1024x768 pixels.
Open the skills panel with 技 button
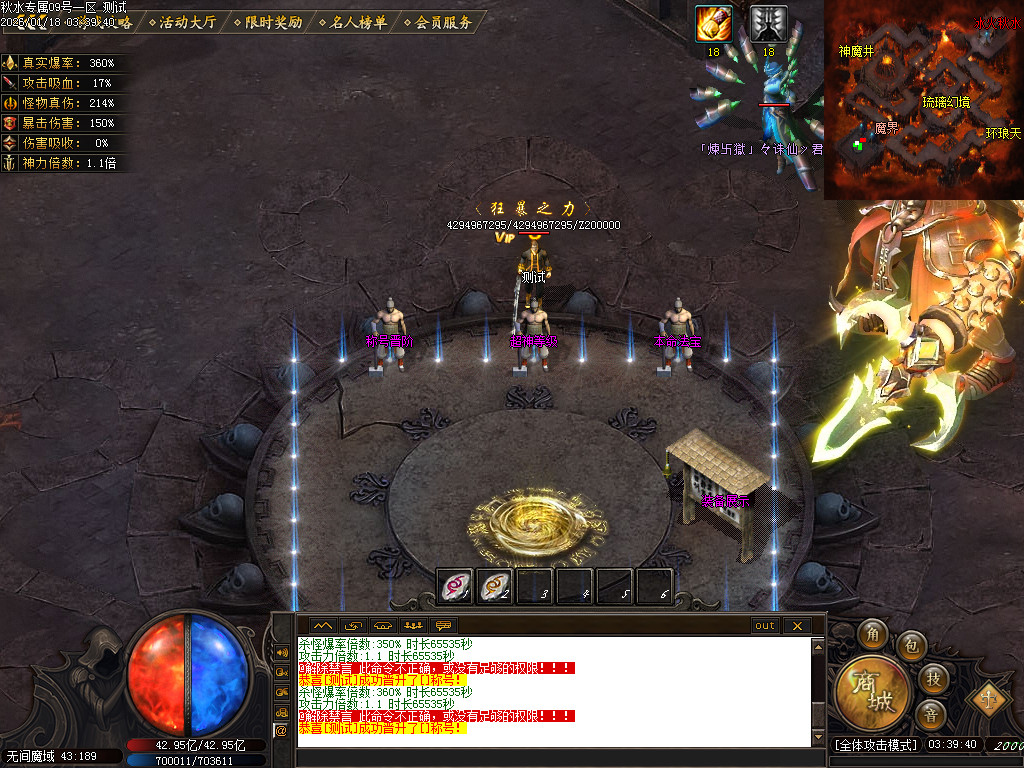[x=932, y=679]
